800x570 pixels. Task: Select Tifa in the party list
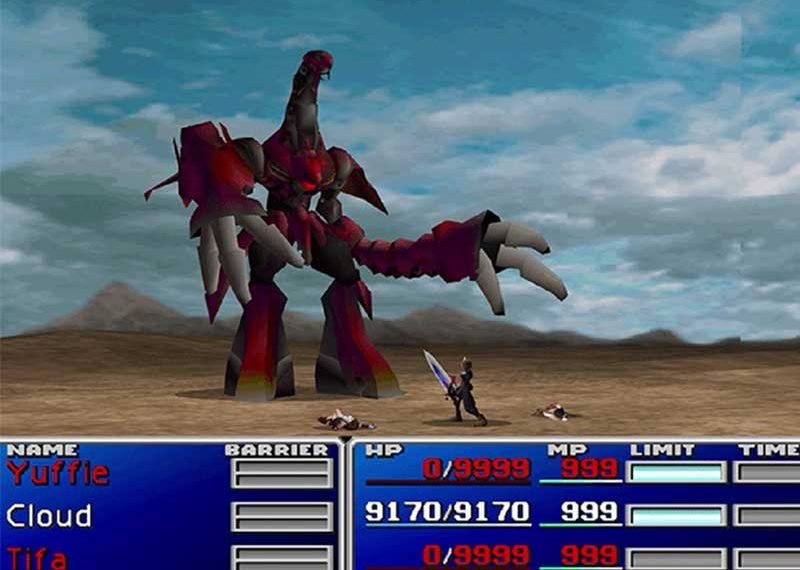(x=40, y=556)
